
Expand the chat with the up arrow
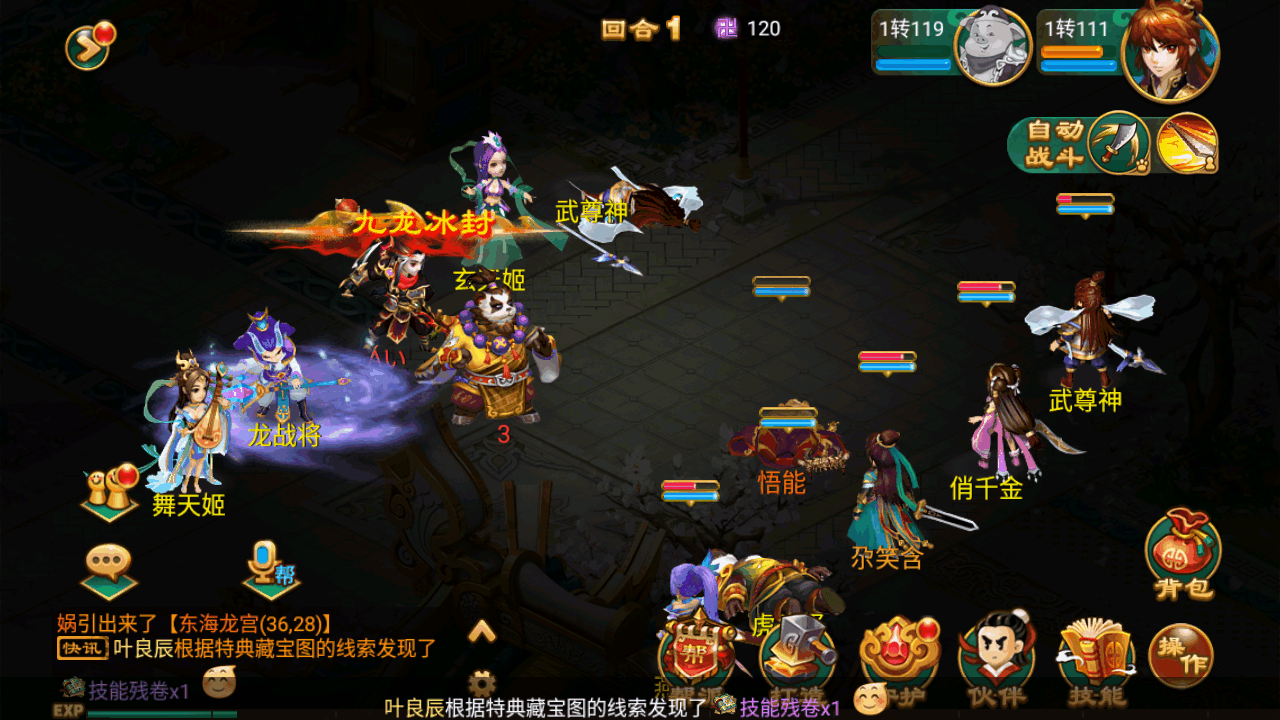(x=482, y=631)
